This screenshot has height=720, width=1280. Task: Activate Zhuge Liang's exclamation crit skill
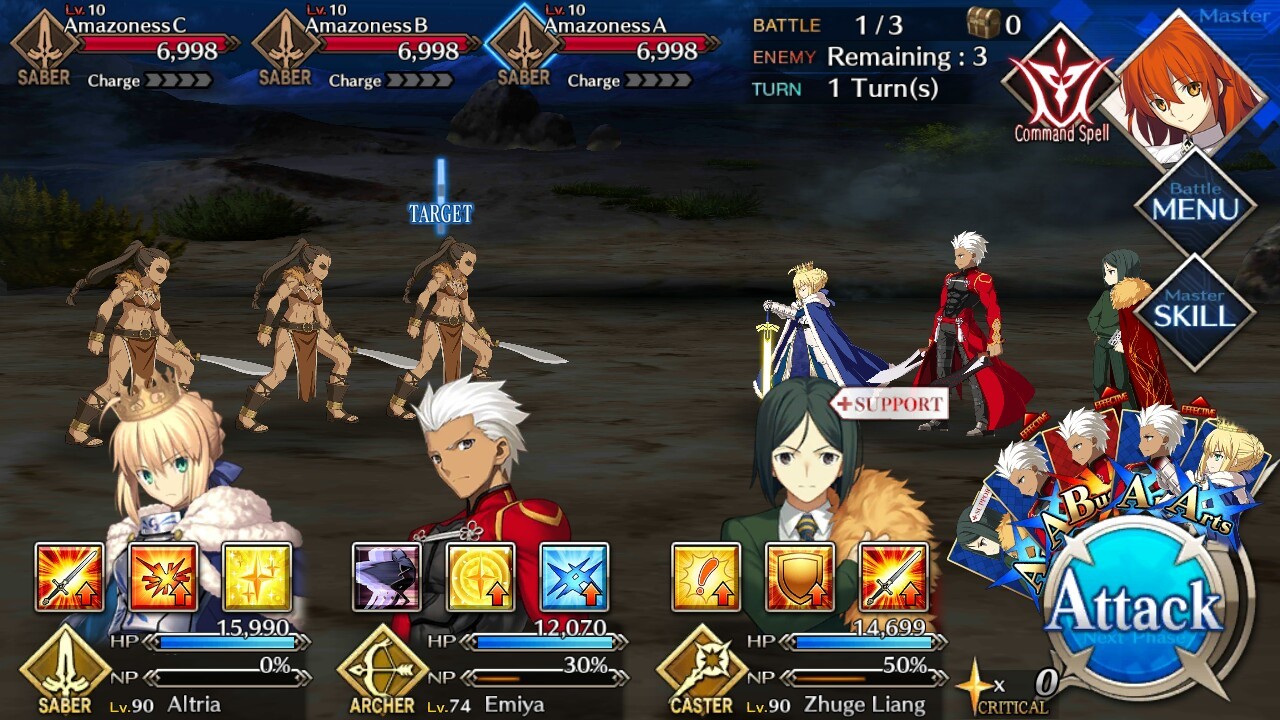706,577
